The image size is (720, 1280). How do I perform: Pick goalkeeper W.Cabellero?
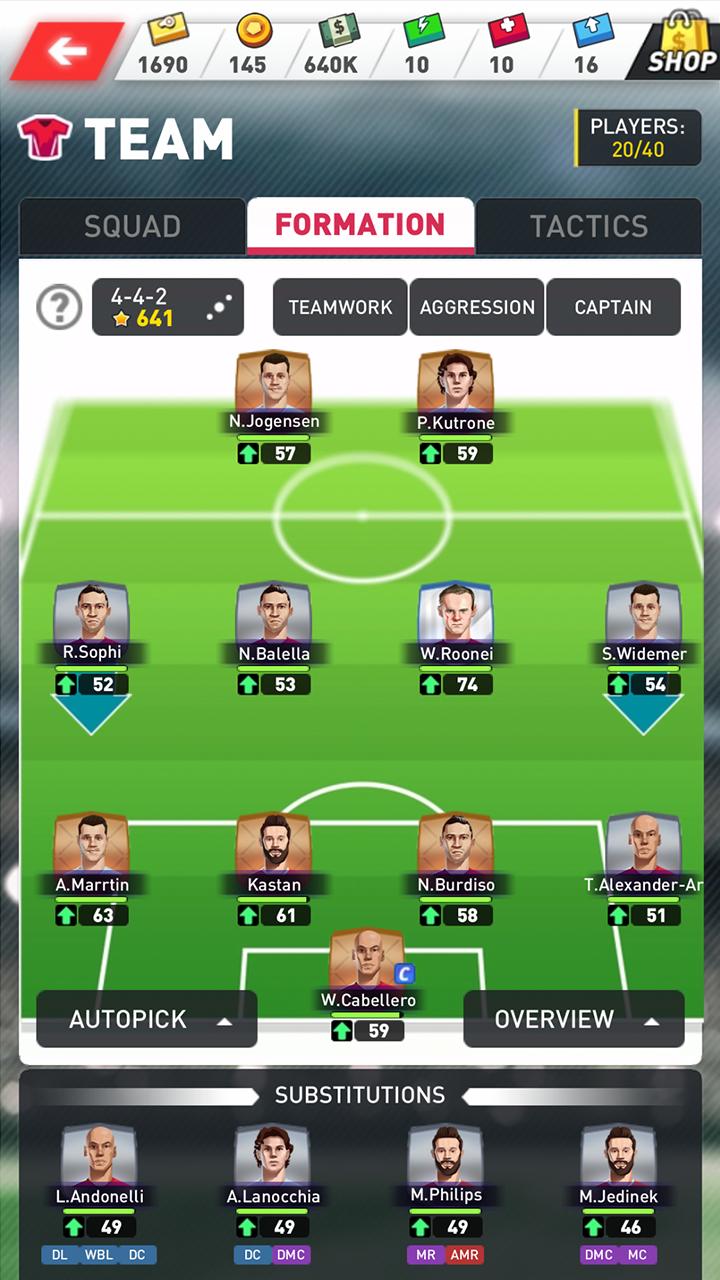coord(367,963)
